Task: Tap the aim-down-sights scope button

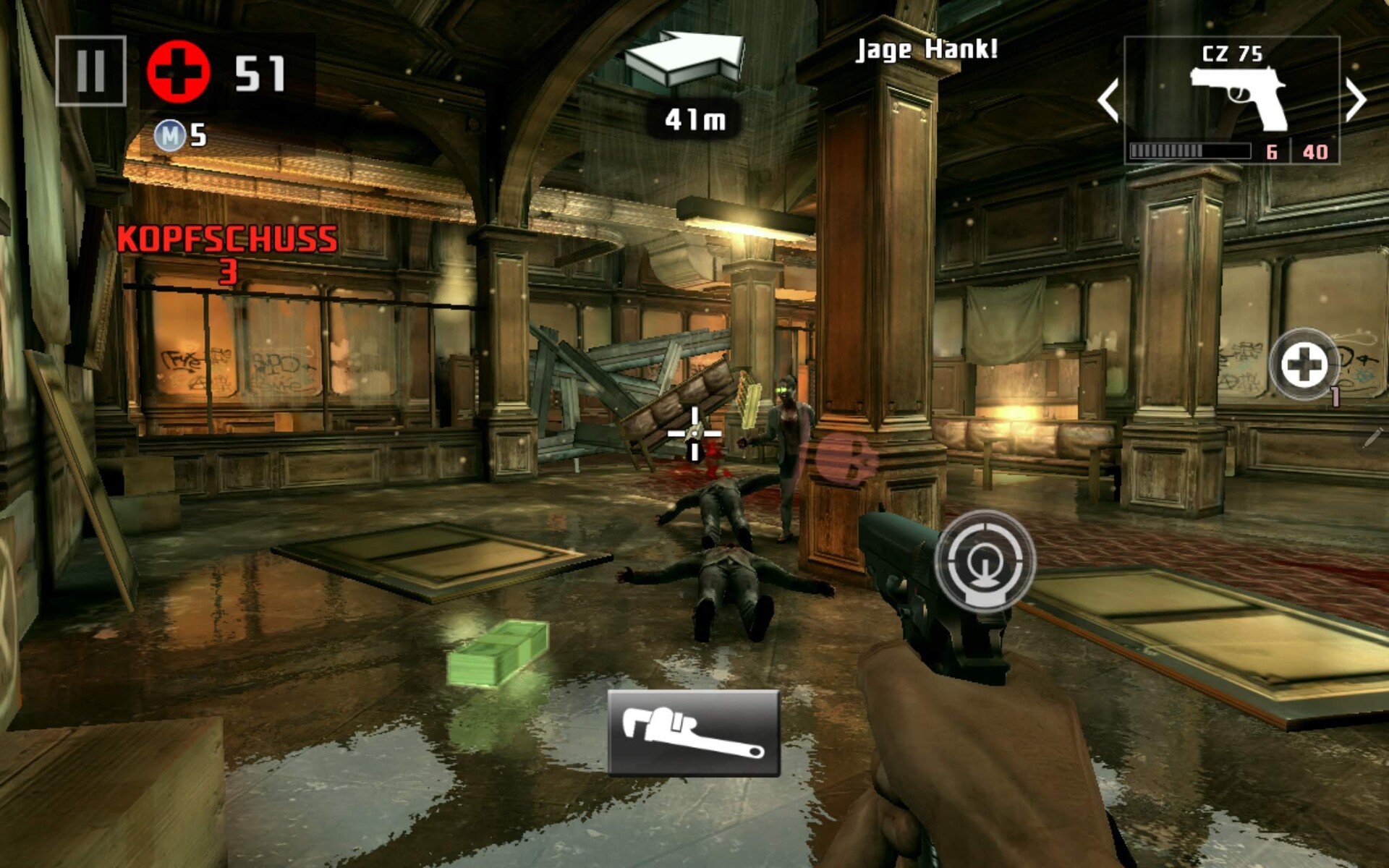Action: tap(985, 560)
